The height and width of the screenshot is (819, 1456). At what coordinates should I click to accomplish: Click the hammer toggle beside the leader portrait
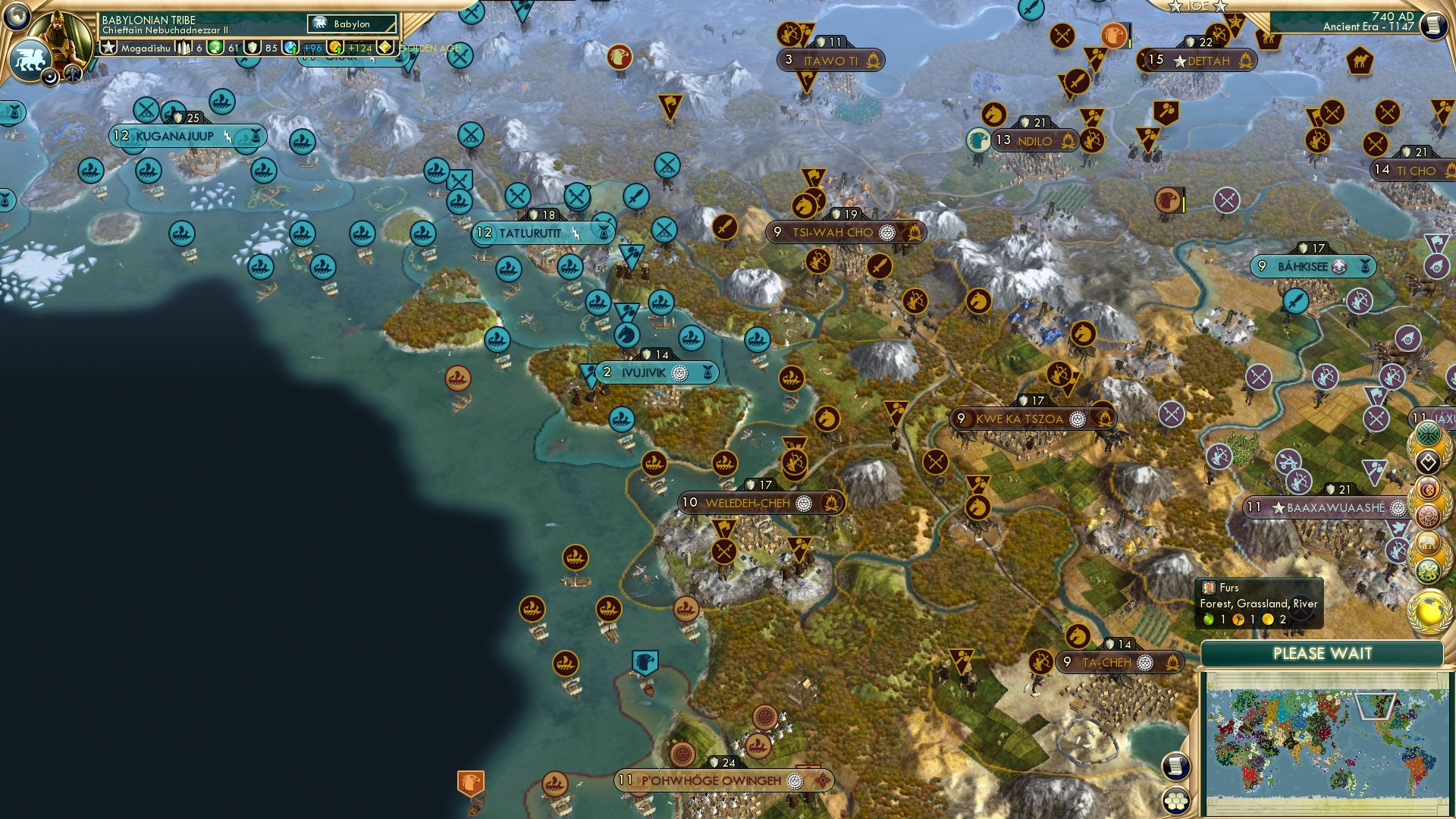[x=72, y=75]
